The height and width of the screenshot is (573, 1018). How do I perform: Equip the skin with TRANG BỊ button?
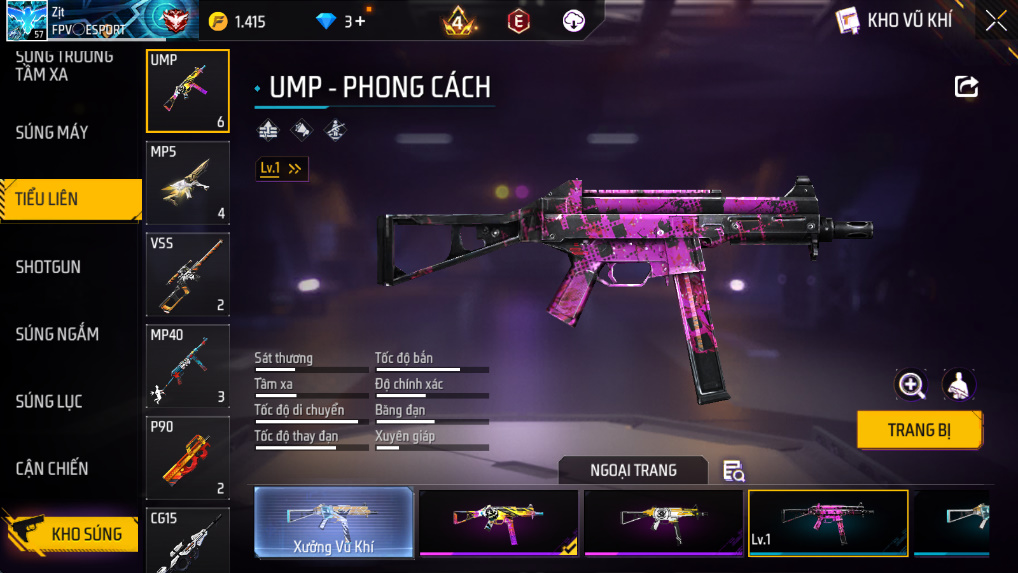[x=919, y=430]
